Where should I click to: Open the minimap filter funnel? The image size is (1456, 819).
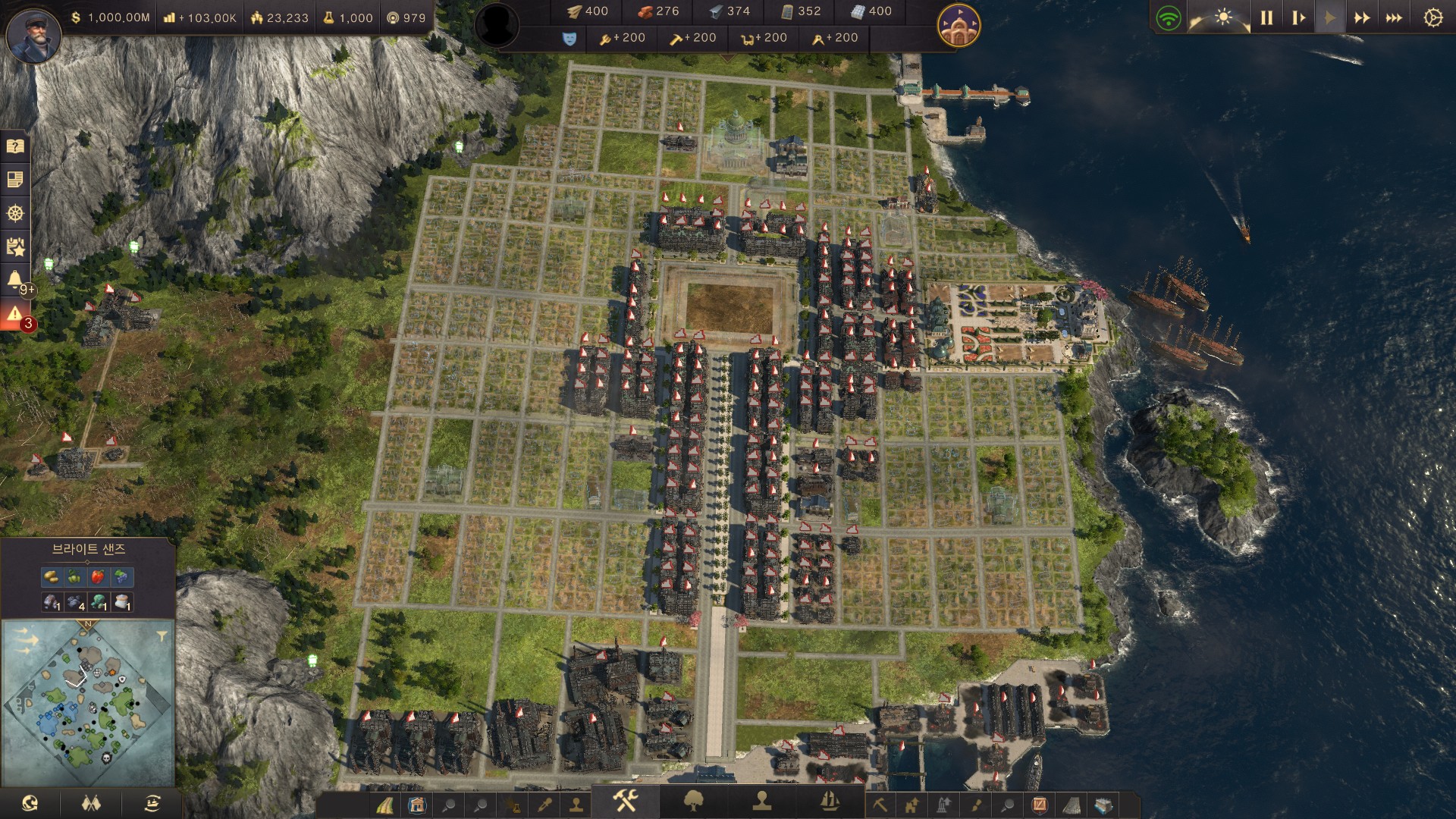click(x=162, y=636)
